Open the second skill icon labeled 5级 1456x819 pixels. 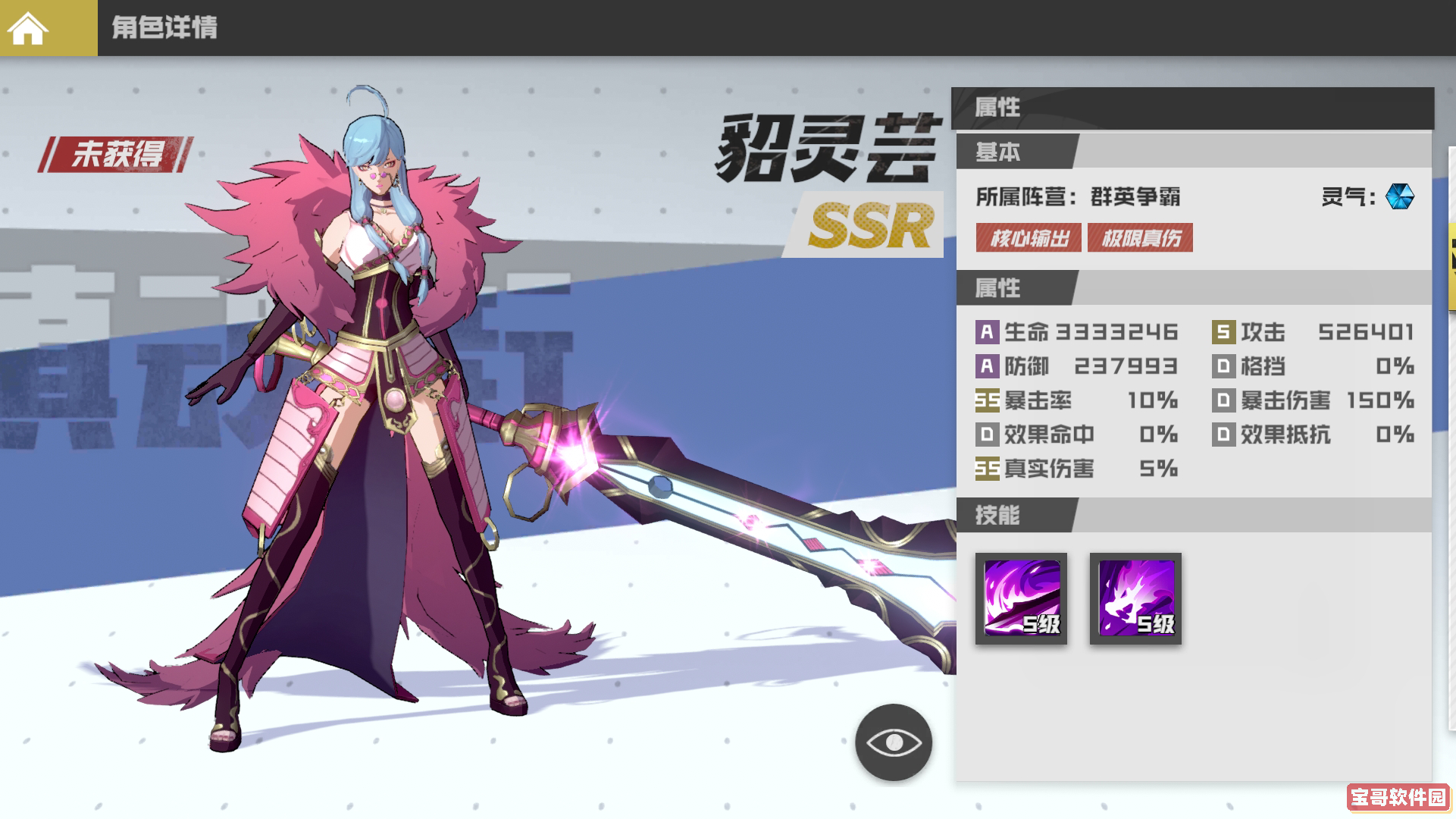tap(1135, 599)
